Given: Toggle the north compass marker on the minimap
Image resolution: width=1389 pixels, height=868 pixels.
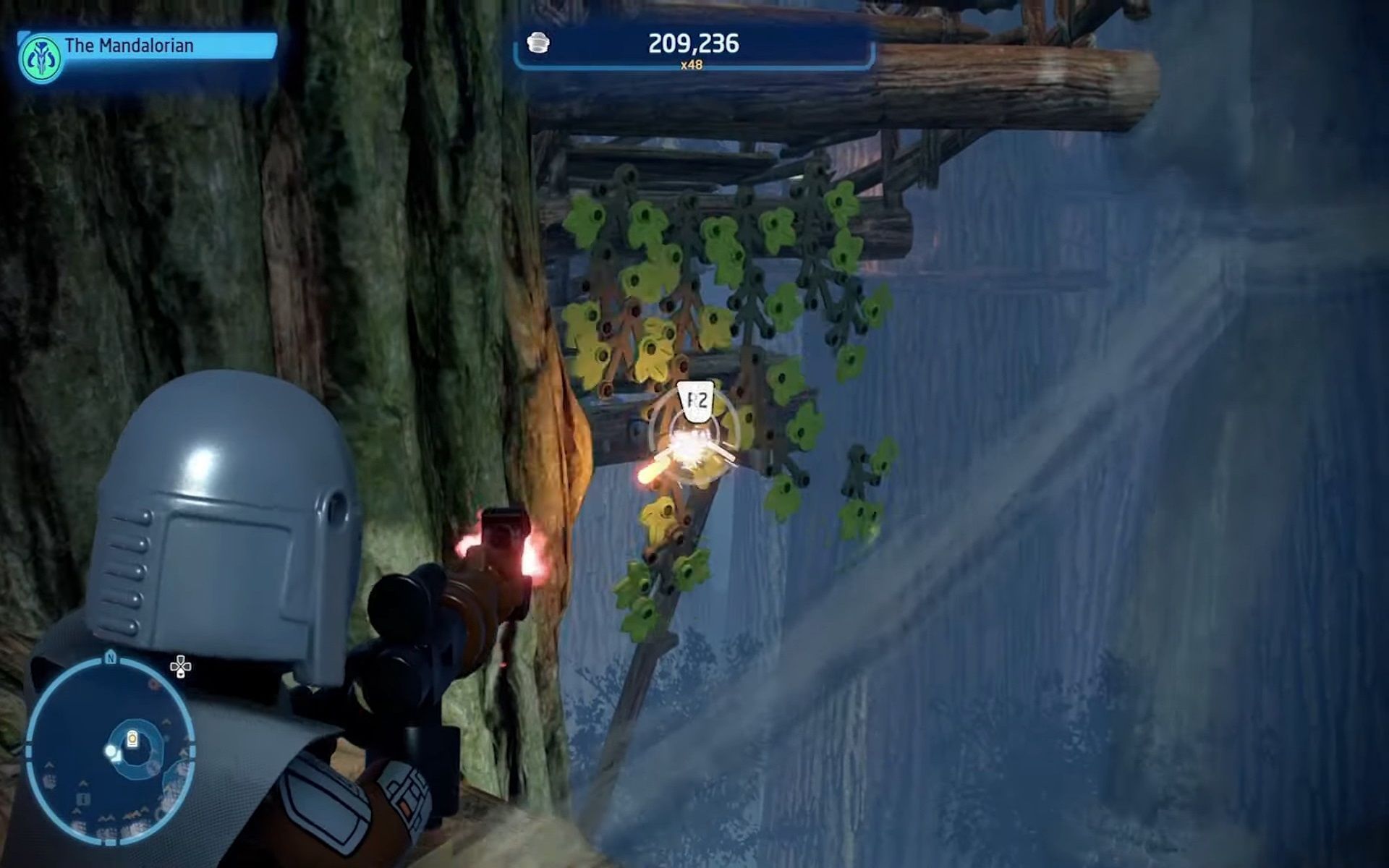Looking at the screenshot, I should click(110, 658).
